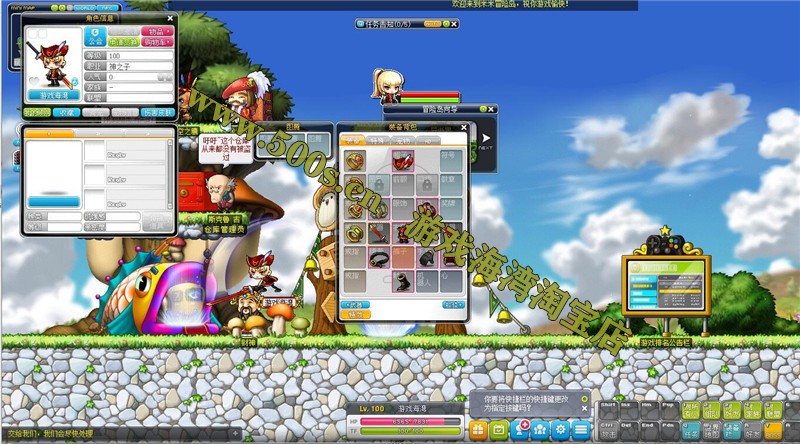The width and height of the screenshot is (800, 444).
Task: Close the character info window
Action: [x=170, y=18]
